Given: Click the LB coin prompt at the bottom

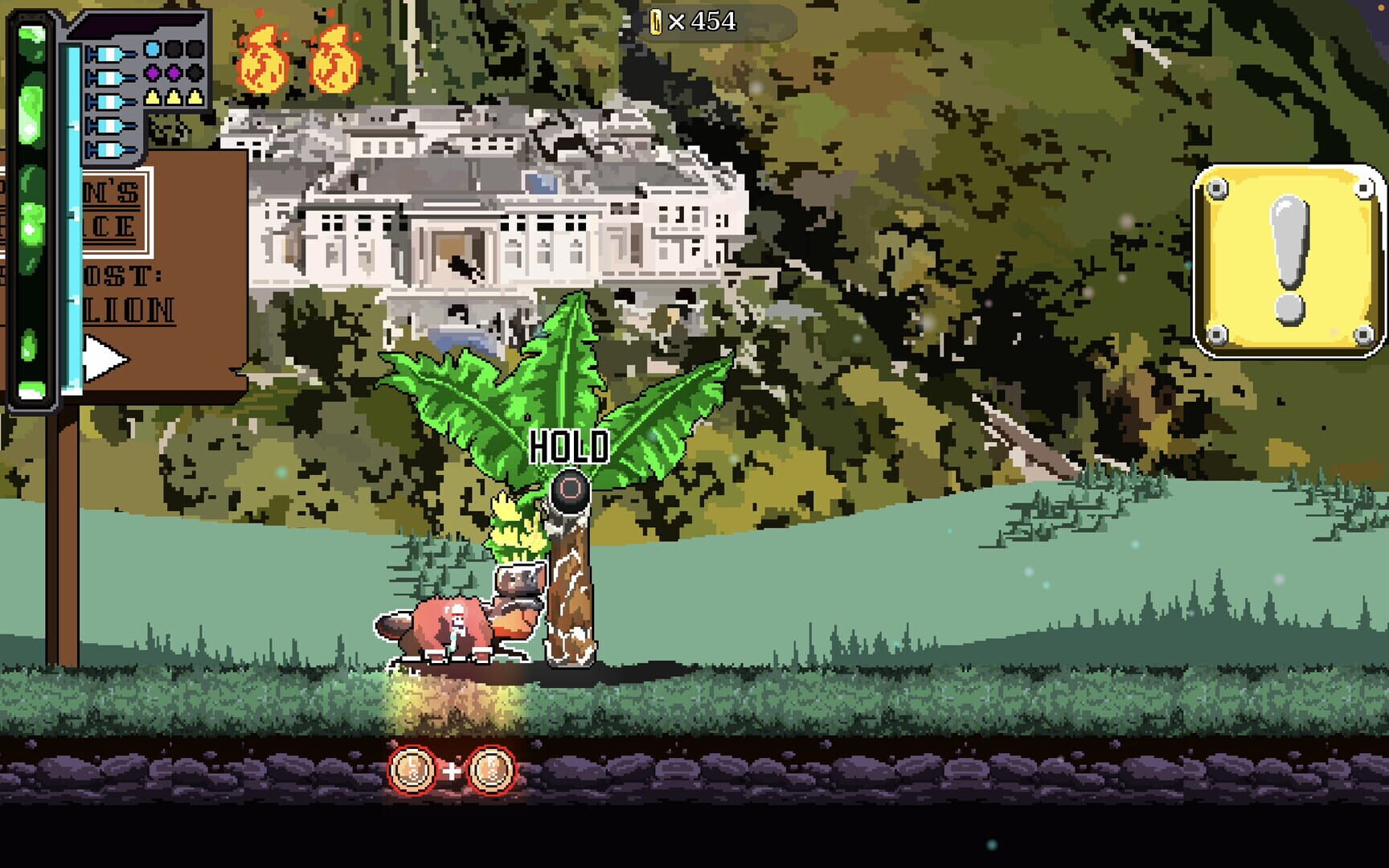Looking at the screenshot, I should point(411,770).
